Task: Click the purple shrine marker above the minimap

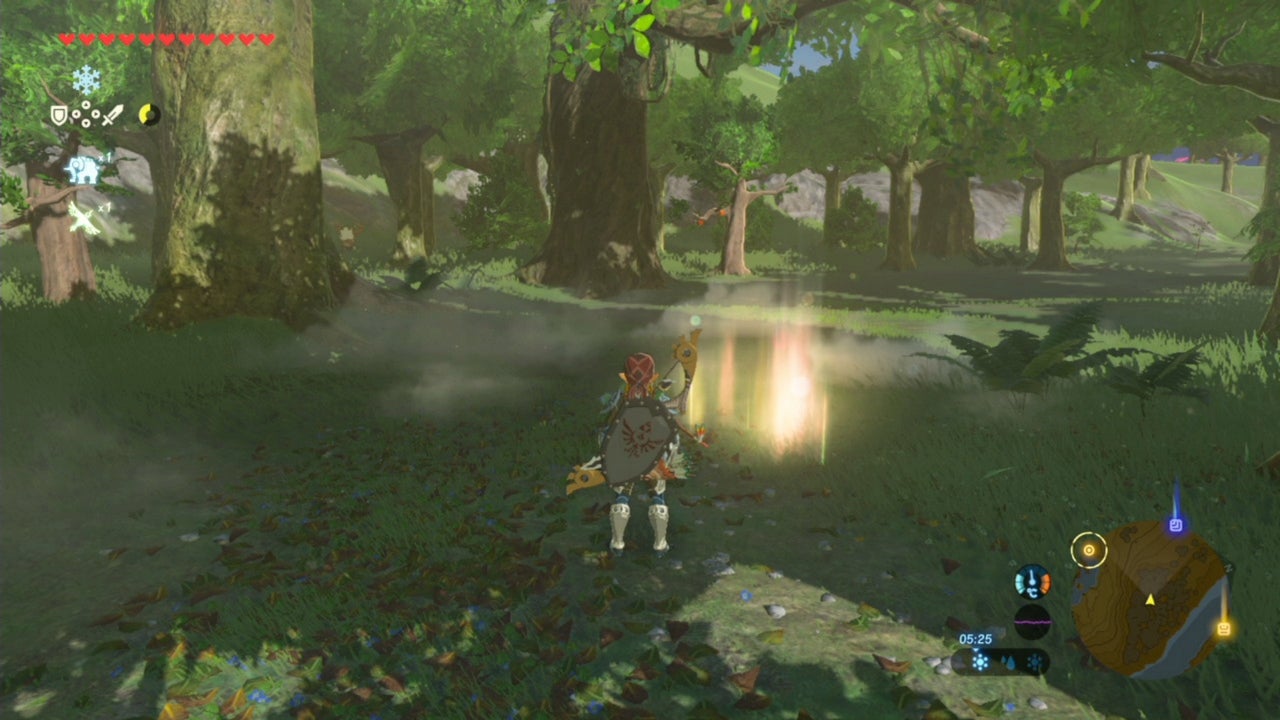Action: click(x=1176, y=524)
